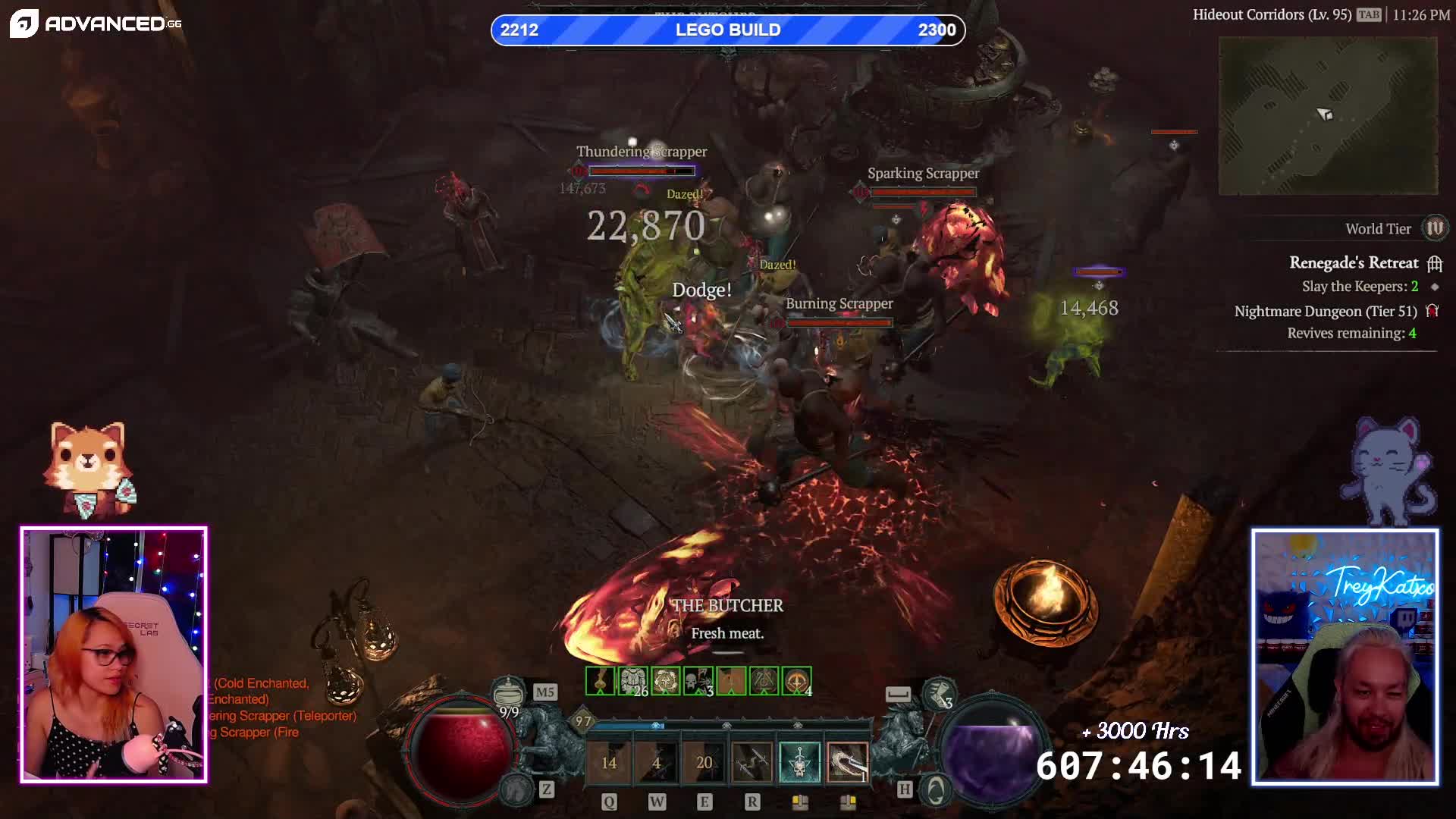This screenshot has width=1456, height=819.
Task: Use the healing potion flask icon
Action: pyautogui.click(x=507, y=692)
